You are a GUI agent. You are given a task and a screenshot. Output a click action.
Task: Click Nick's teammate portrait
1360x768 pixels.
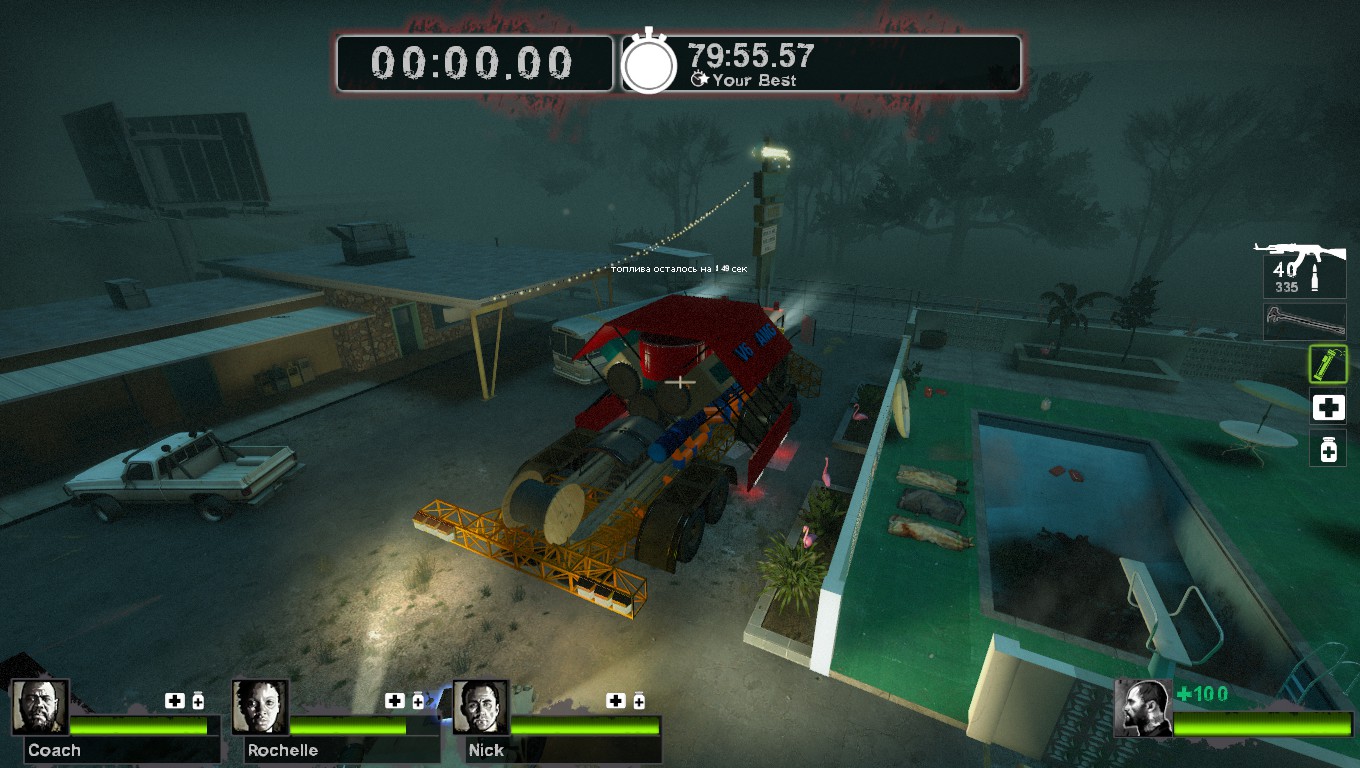point(482,707)
